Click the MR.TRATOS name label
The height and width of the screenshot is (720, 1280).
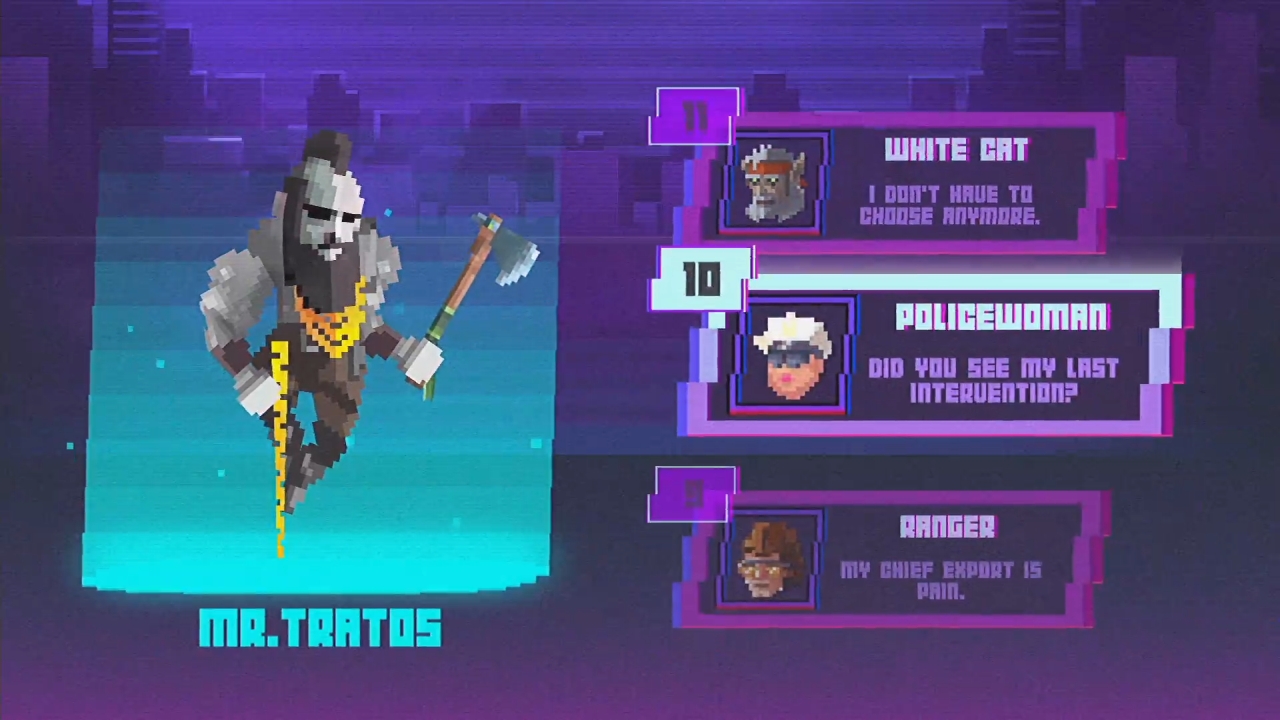[320, 628]
